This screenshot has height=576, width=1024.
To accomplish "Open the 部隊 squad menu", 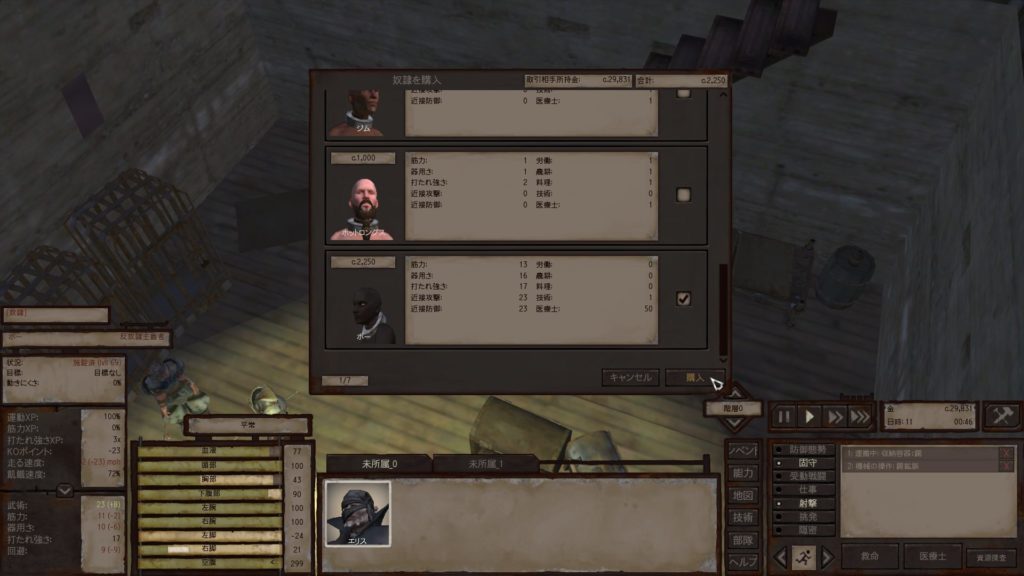I will (x=743, y=539).
